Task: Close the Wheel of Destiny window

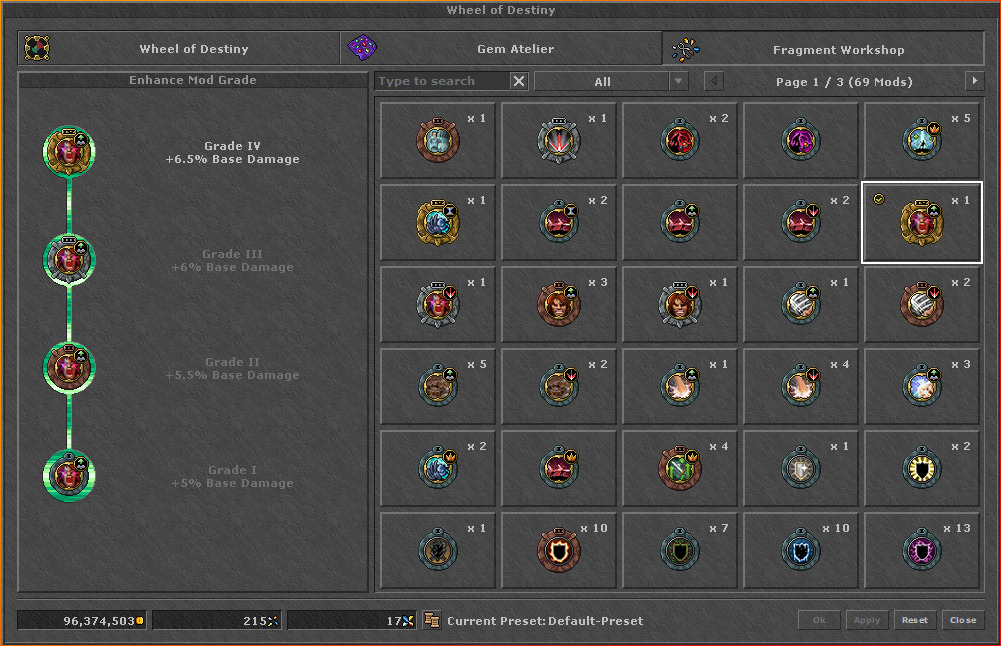Action: 963,620
